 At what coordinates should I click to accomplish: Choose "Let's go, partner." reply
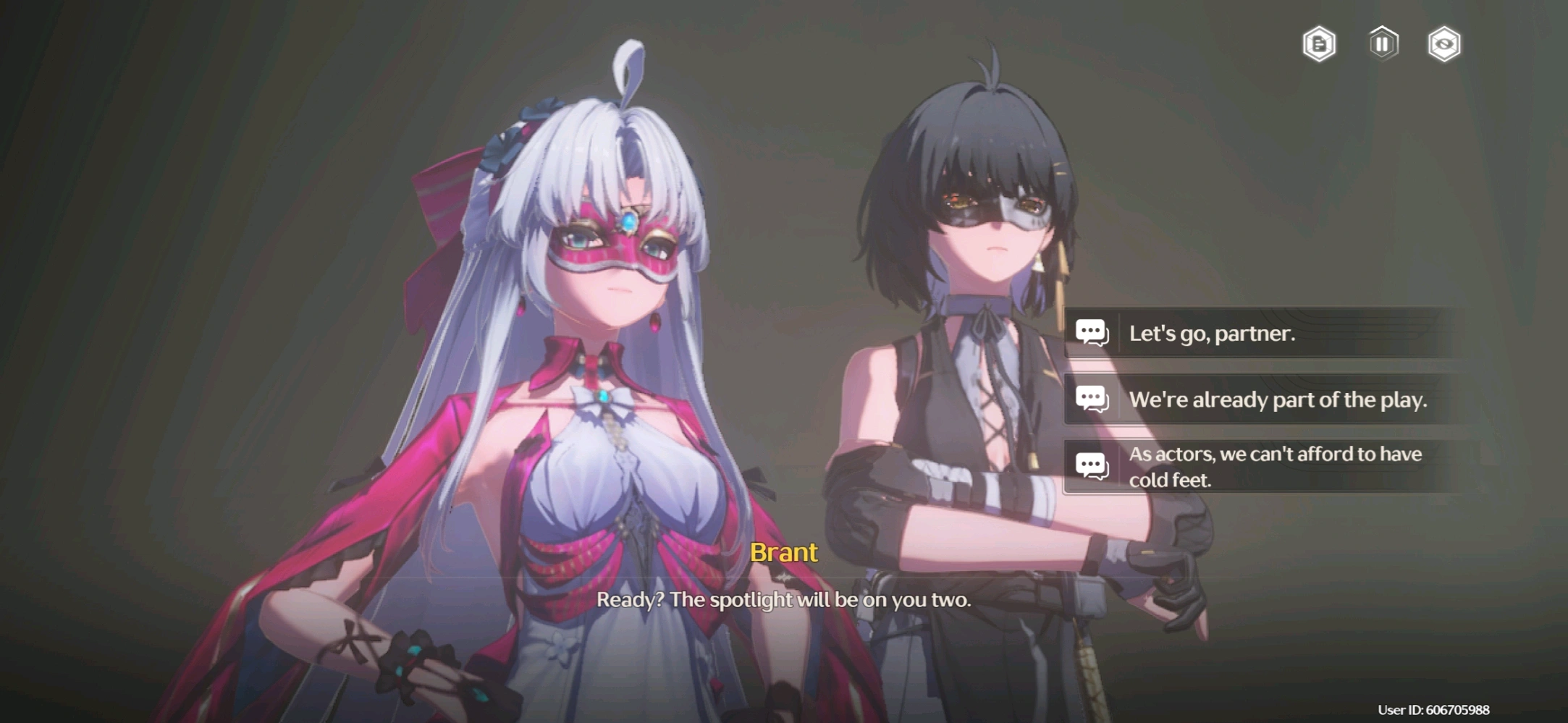point(1260,333)
